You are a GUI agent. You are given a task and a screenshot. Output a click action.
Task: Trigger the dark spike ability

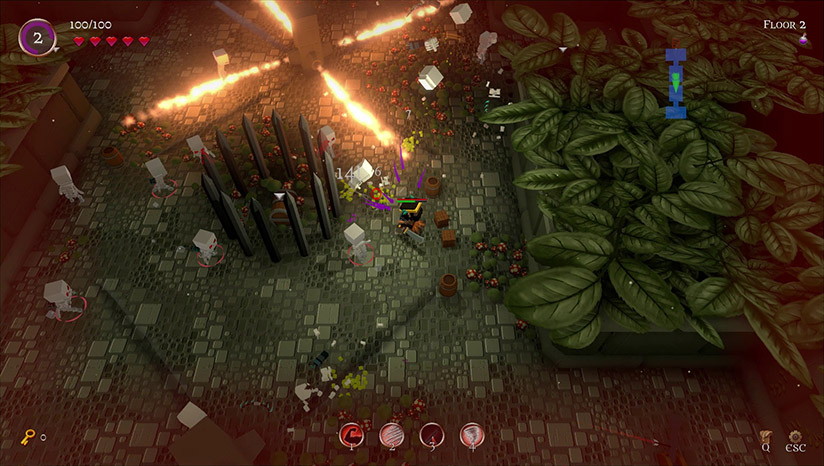coord(431,434)
